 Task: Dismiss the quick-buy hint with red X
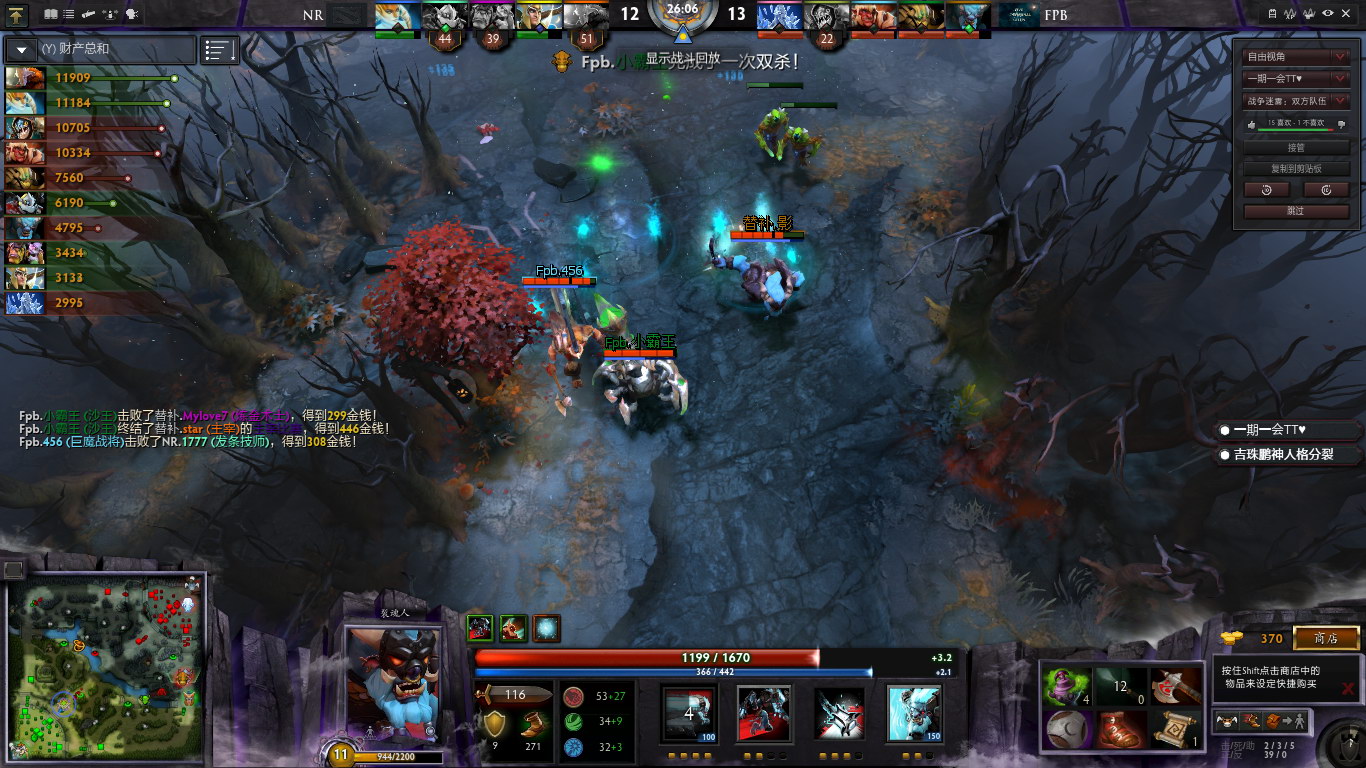click(1348, 688)
